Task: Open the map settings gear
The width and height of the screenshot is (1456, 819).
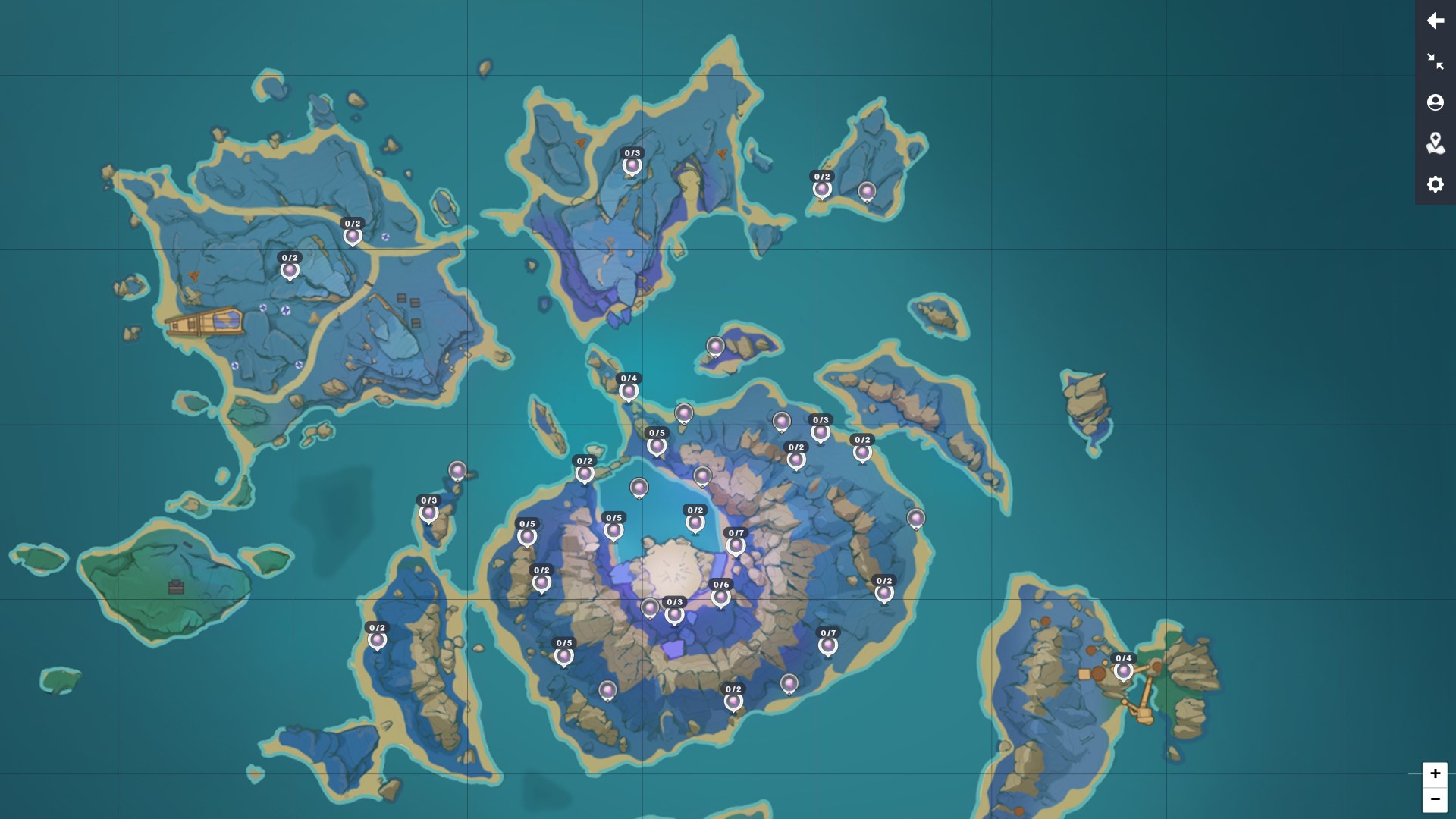Action: pyautogui.click(x=1436, y=184)
